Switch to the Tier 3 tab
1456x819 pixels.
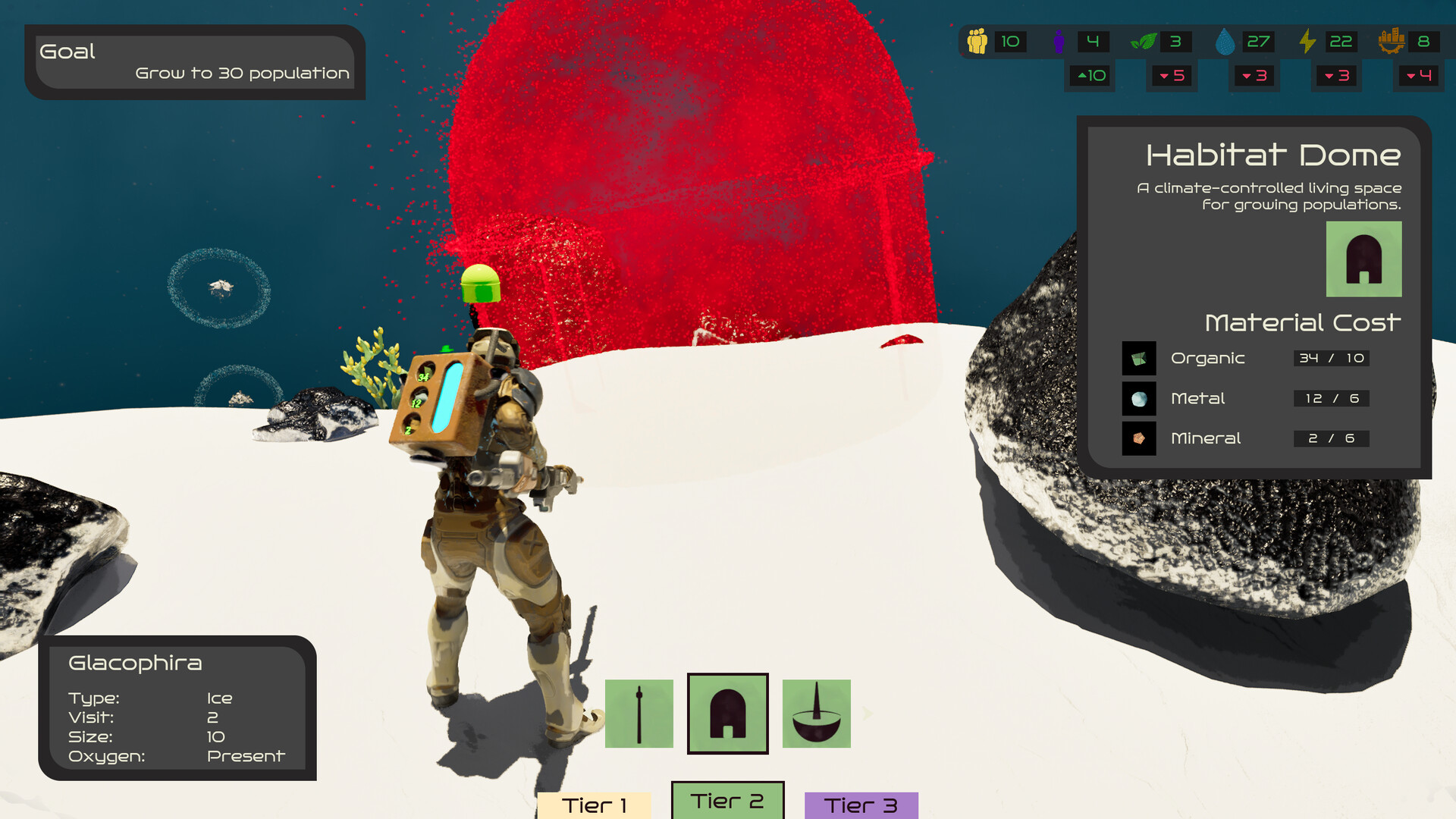tap(861, 803)
